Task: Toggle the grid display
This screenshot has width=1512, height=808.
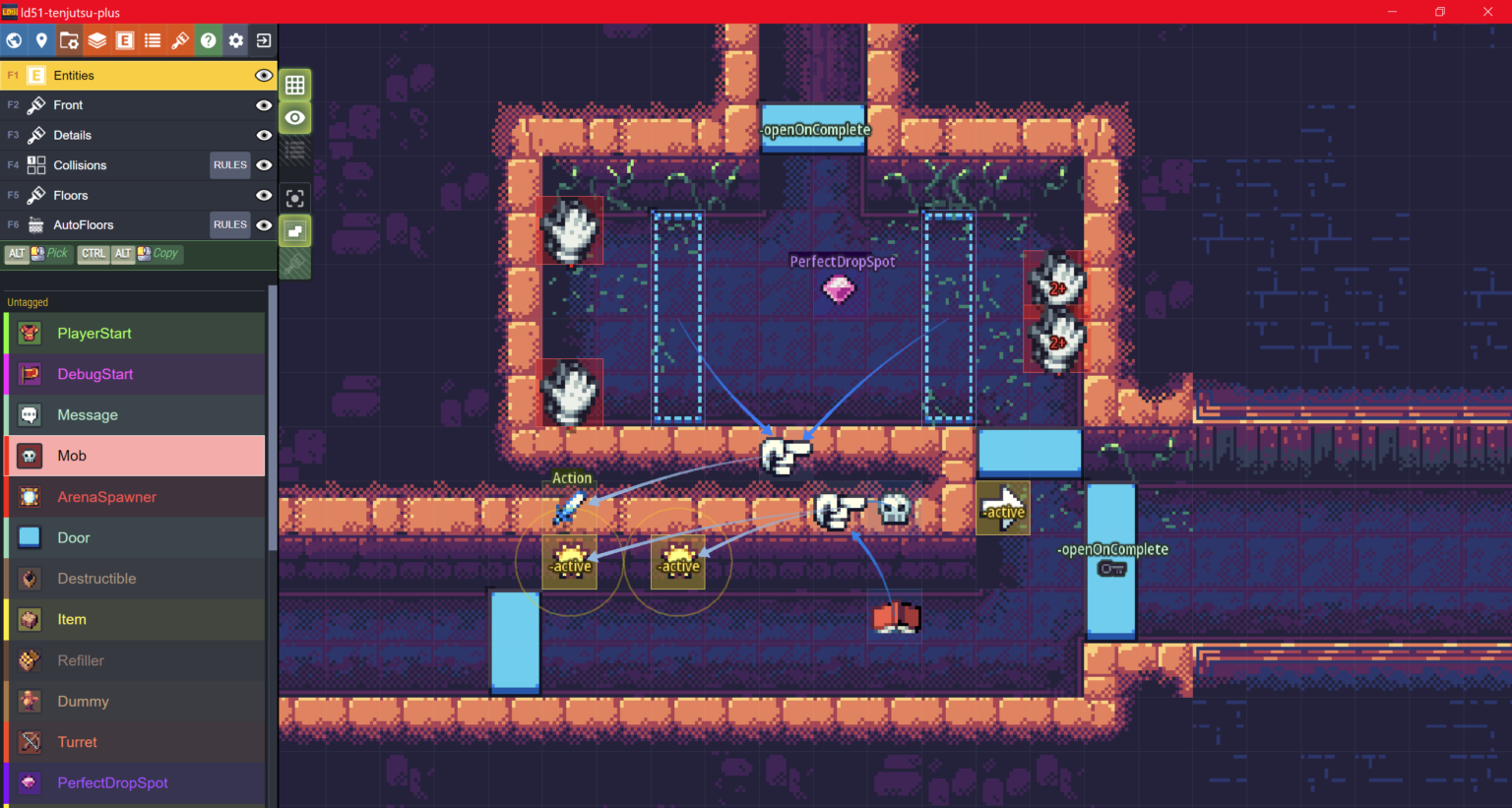Action: [x=294, y=85]
